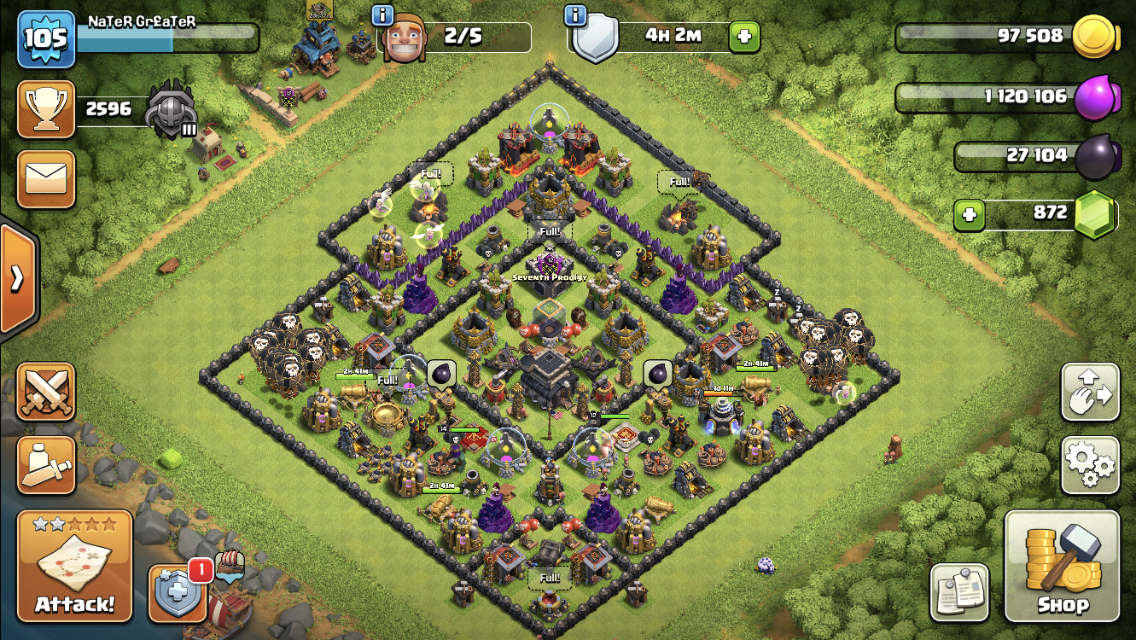Open the army overview sword button
Screen dimensions: 1136x640
(46, 464)
